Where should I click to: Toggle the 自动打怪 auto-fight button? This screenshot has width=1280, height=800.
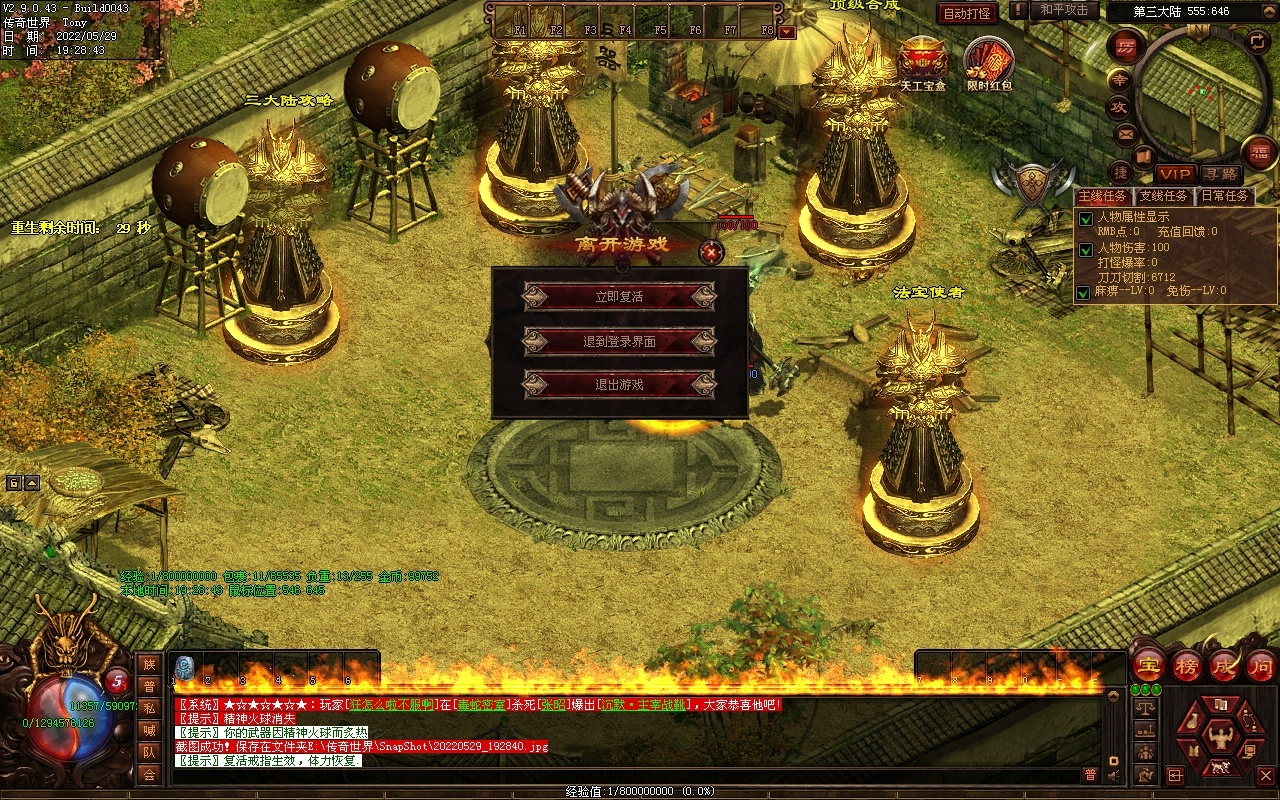(967, 13)
